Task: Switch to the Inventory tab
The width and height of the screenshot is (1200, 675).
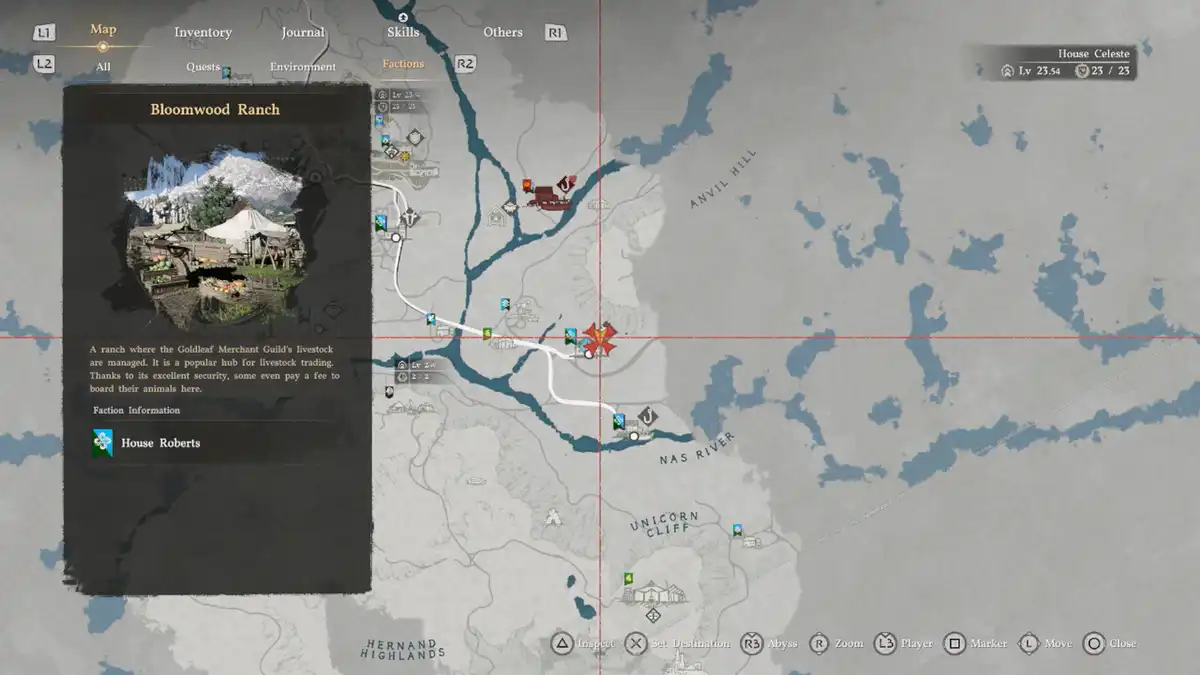Action: point(203,32)
